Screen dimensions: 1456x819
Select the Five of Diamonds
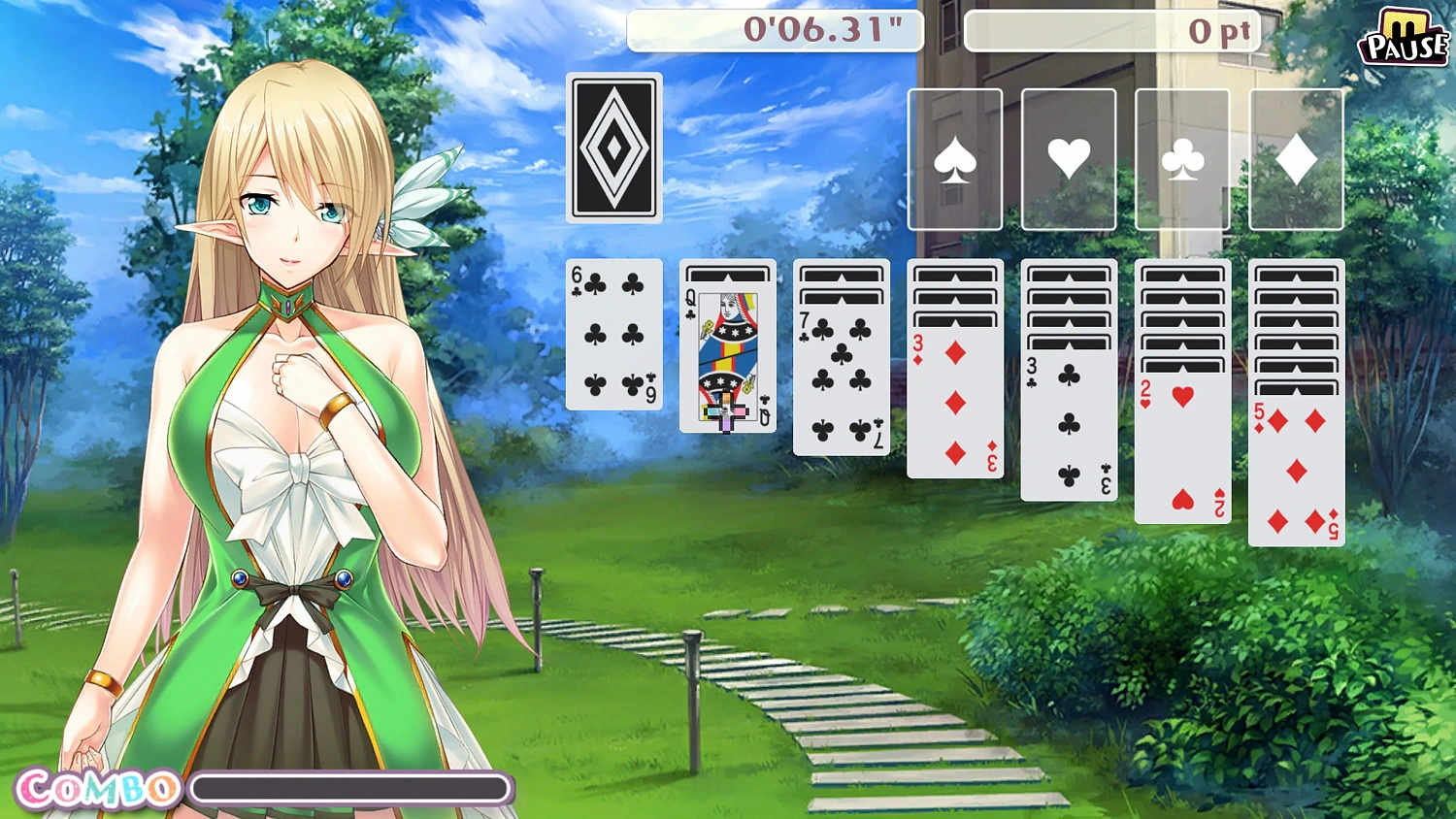tap(1296, 475)
